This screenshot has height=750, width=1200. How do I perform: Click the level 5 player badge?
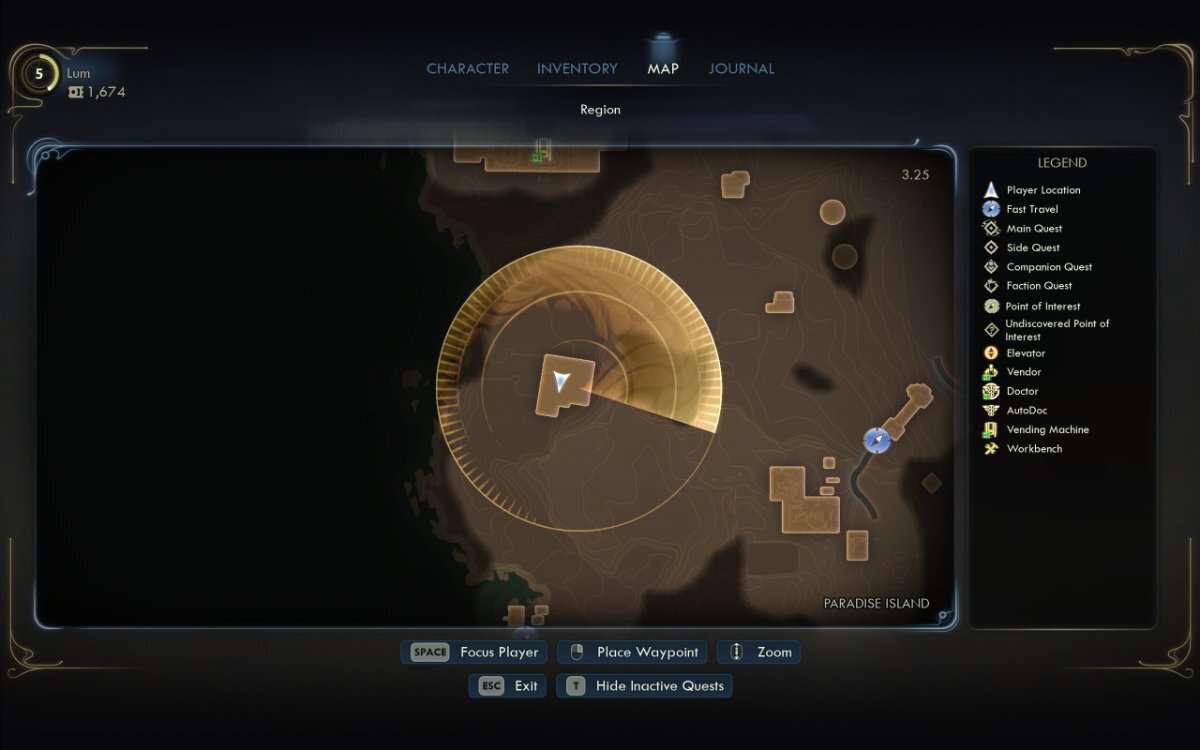point(39,74)
